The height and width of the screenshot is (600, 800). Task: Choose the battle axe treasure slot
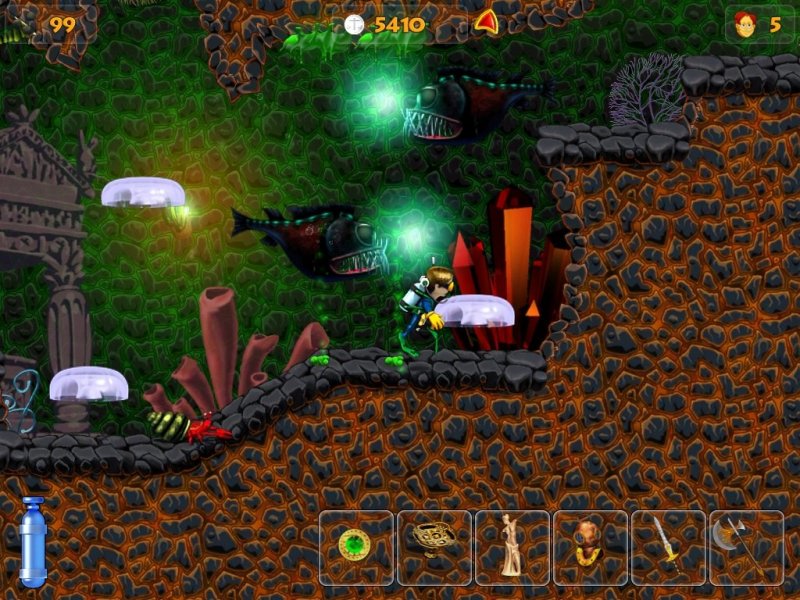pyautogui.click(x=746, y=547)
